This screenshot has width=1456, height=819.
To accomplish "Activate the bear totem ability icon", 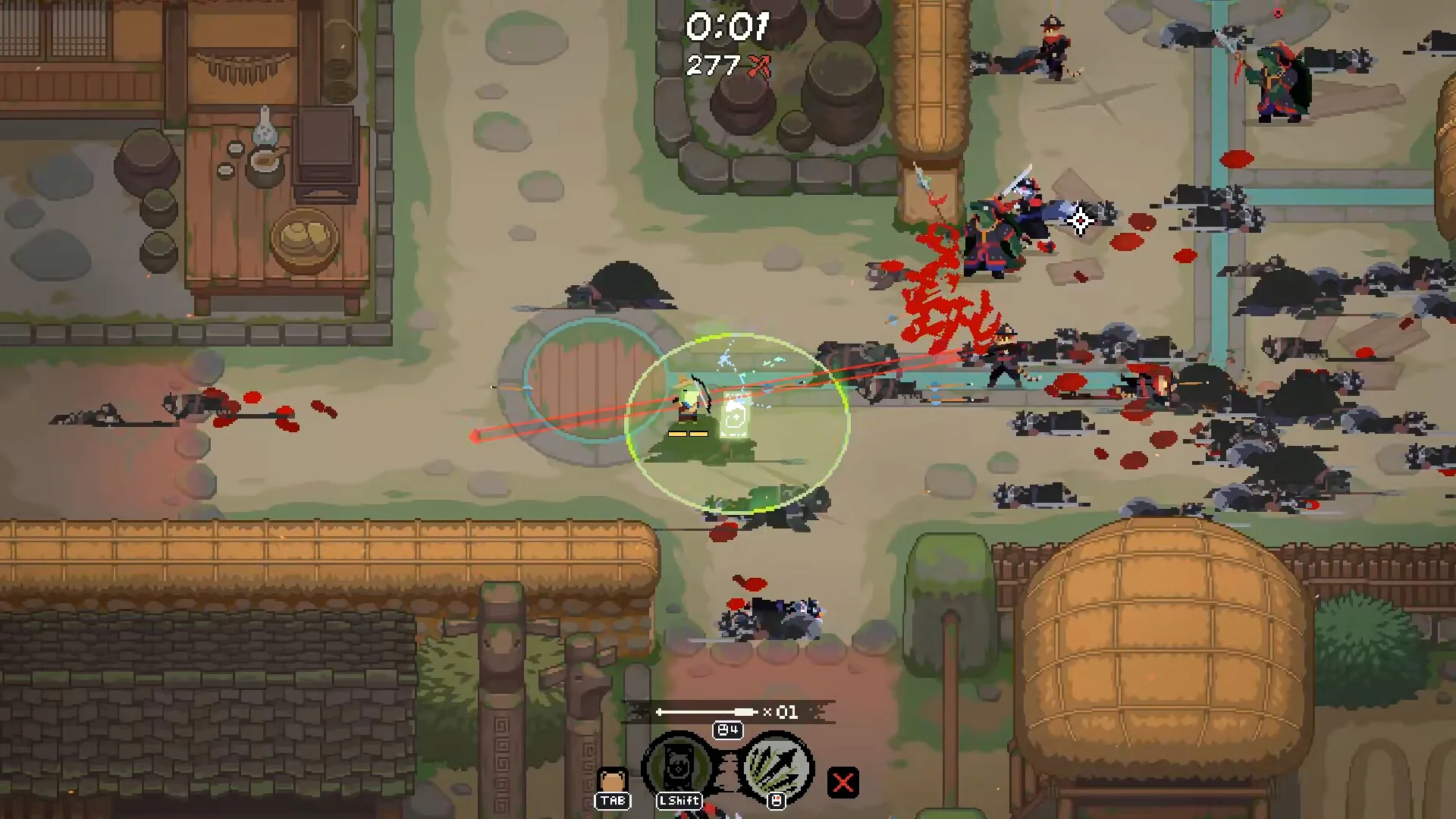I will point(678,767).
